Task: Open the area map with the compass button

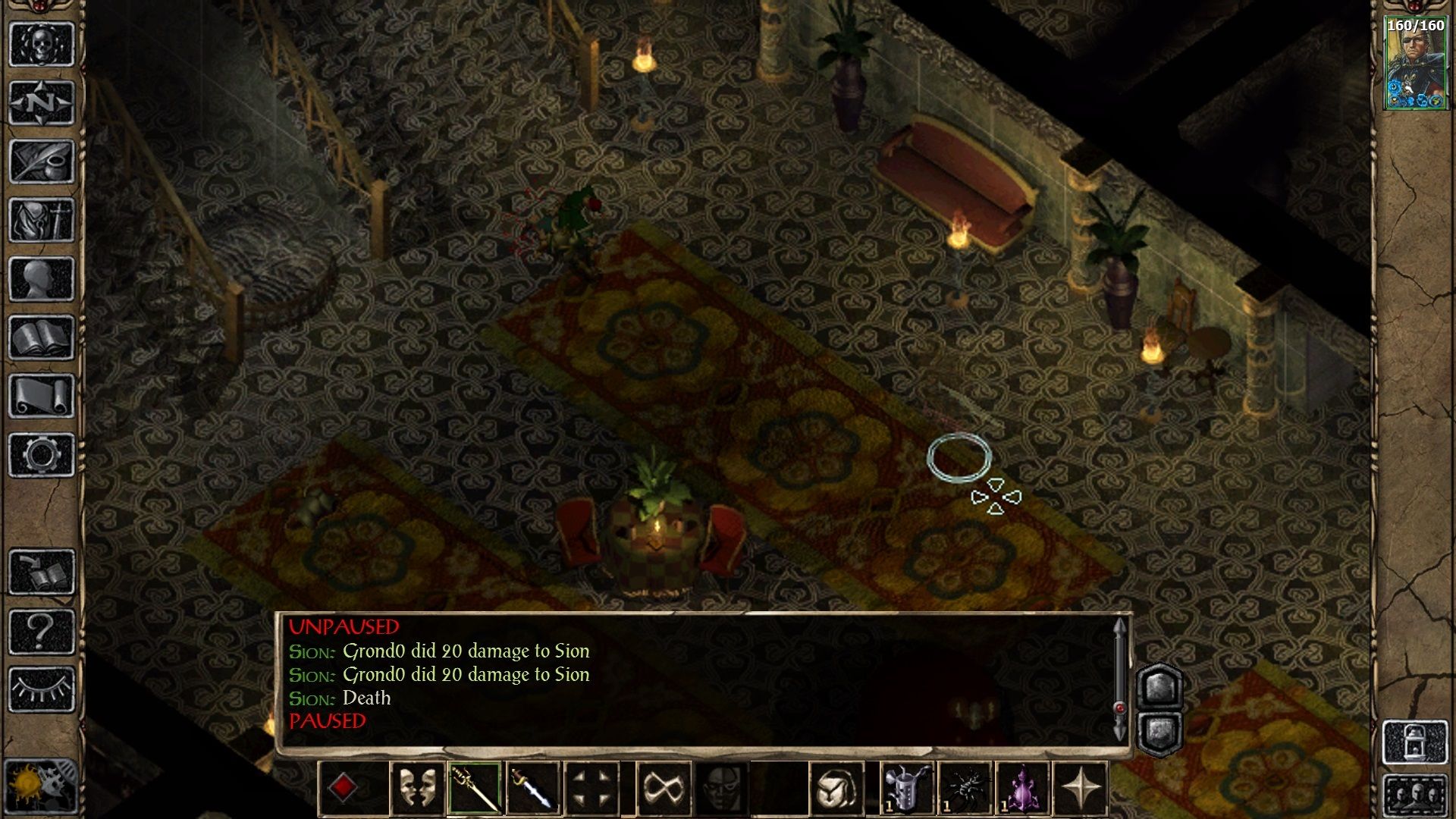Action: 42,102
